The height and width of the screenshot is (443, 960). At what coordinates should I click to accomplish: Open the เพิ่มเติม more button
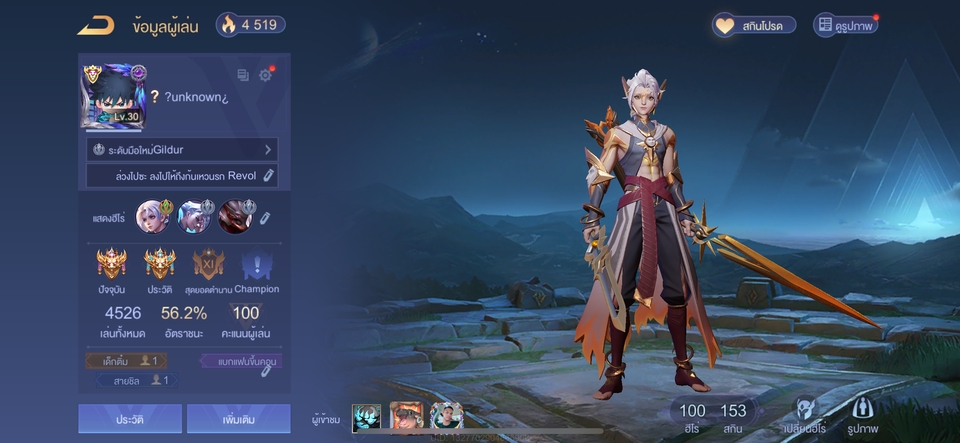(238, 418)
